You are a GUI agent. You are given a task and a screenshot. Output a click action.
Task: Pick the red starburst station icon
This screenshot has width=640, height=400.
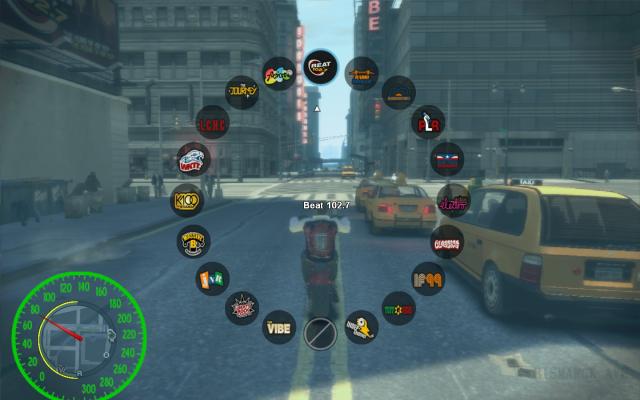click(x=241, y=305)
